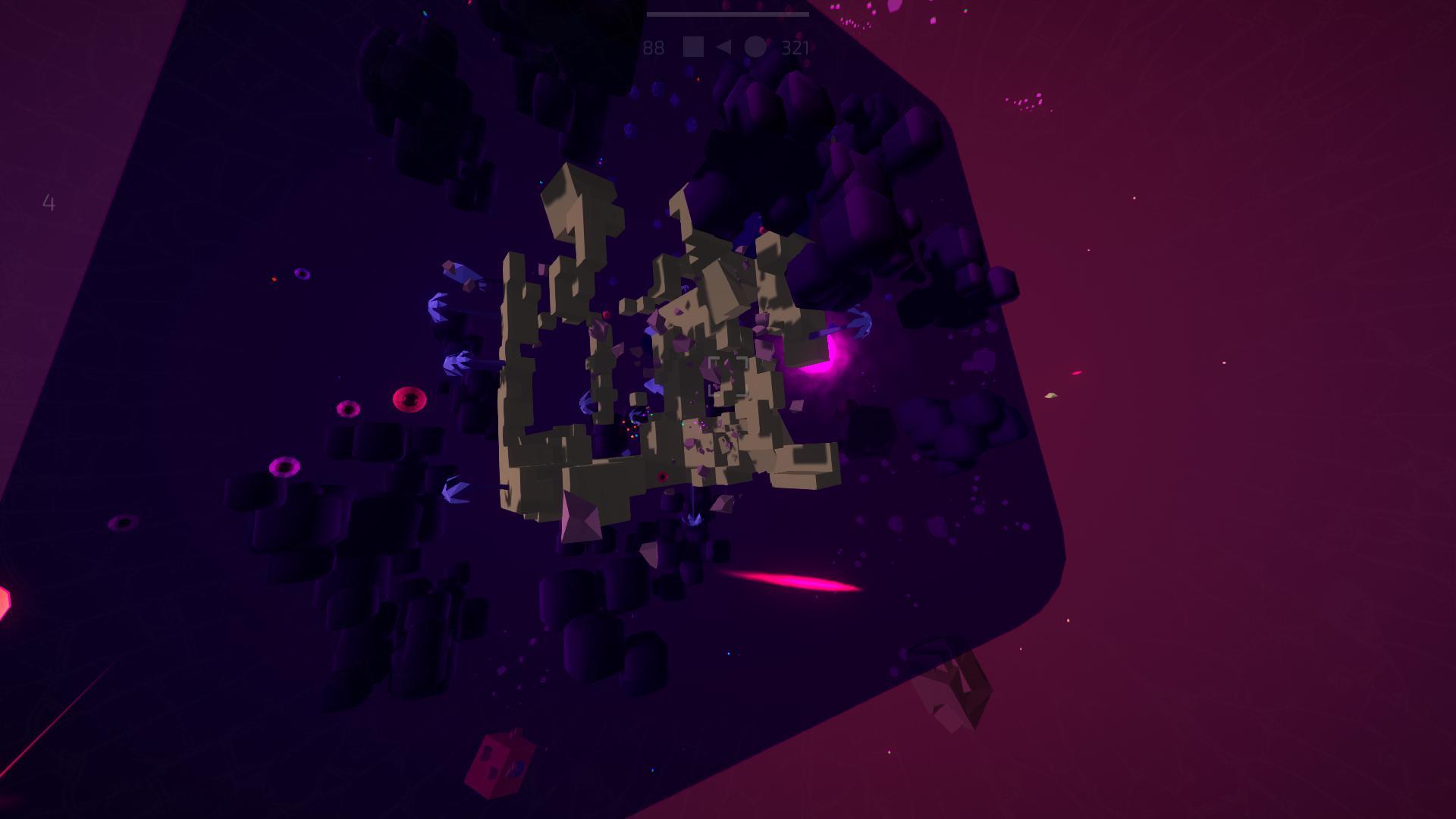
Task: Select the left-pointing triangle icon between square and circle
Action: coord(723,47)
